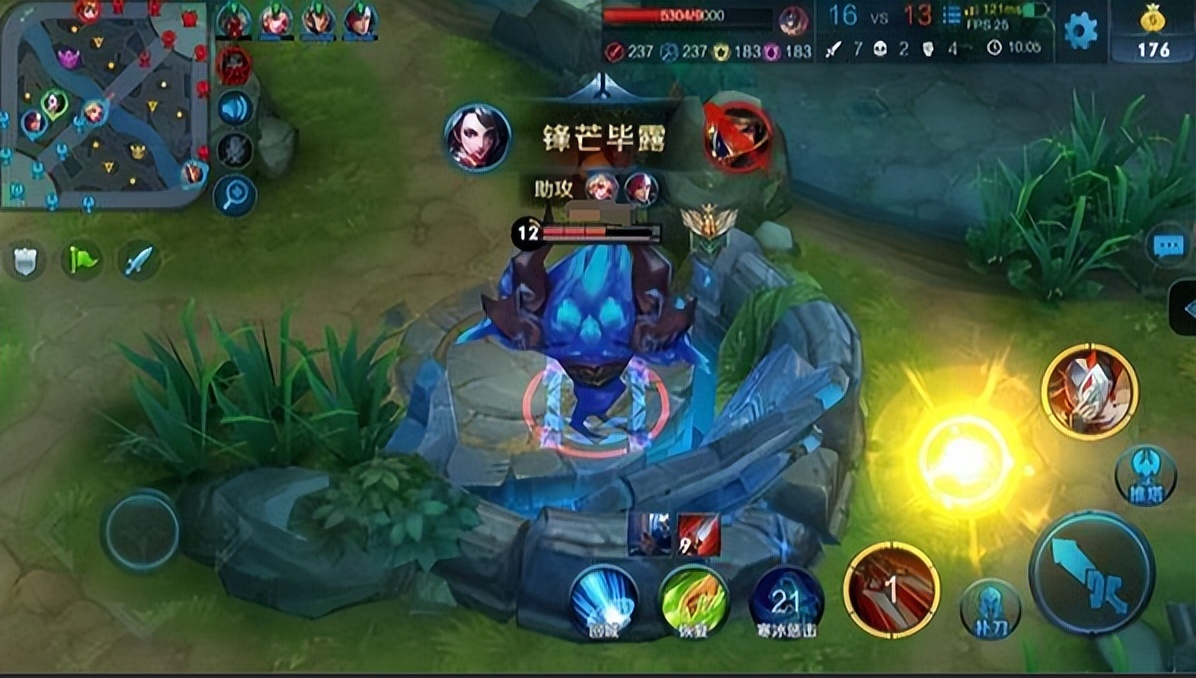Activate the red skill showing number 1
Image resolution: width=1196 pixels, height=678 pixels.
(x=891, y=590)
